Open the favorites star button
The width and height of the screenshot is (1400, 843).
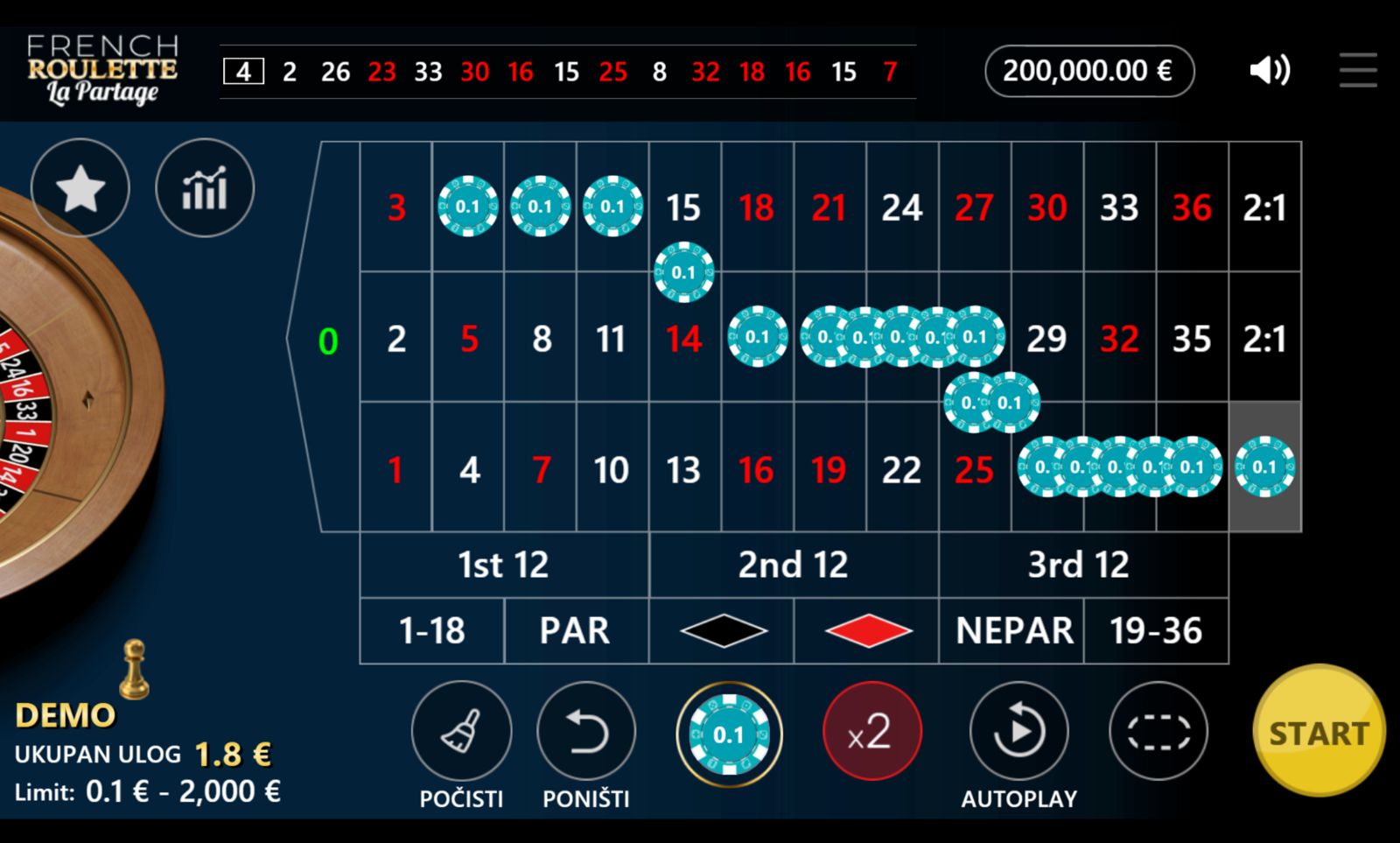[x=80, y=188]
